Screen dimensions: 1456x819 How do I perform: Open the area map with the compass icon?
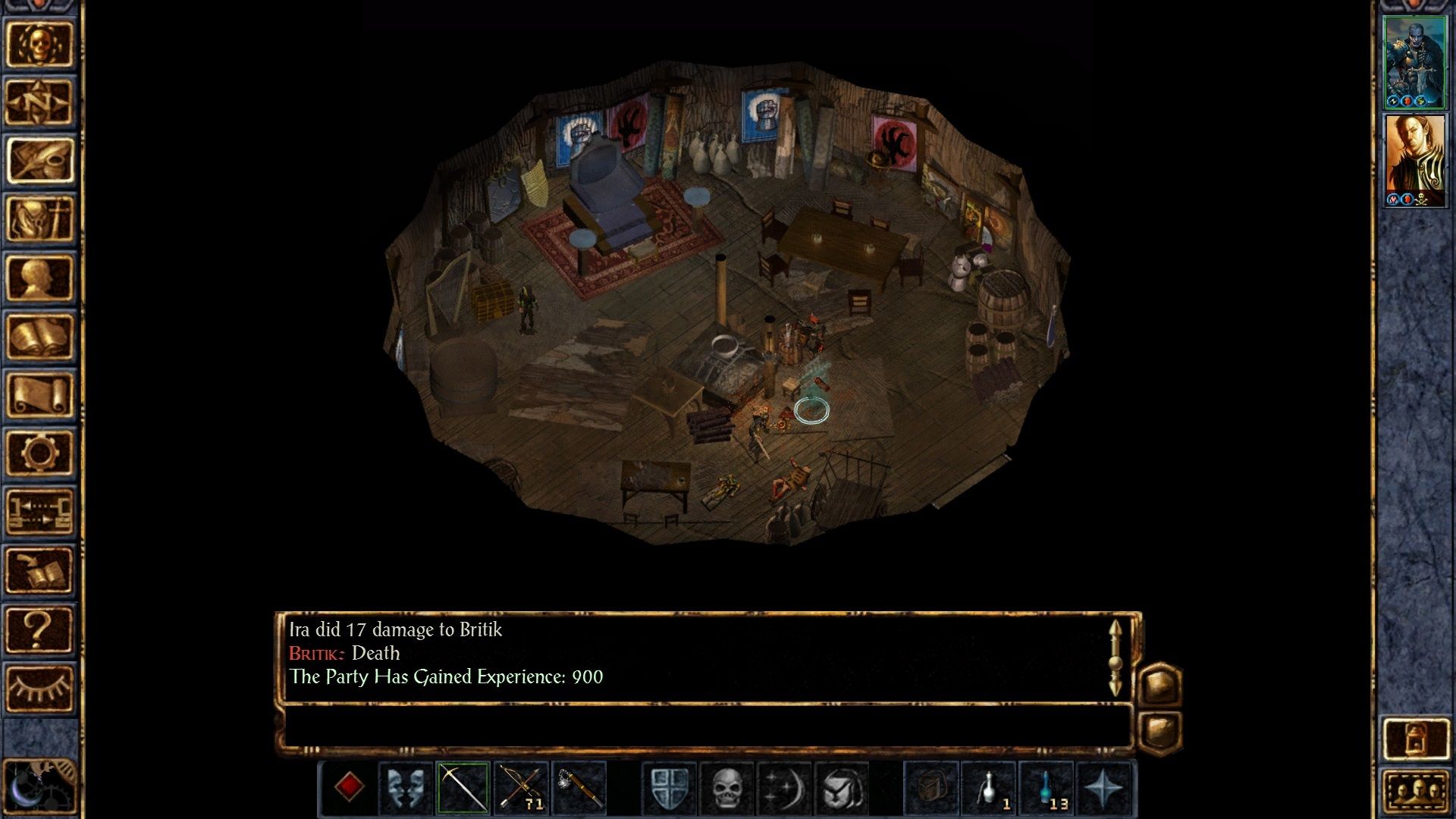pos(39,102)
